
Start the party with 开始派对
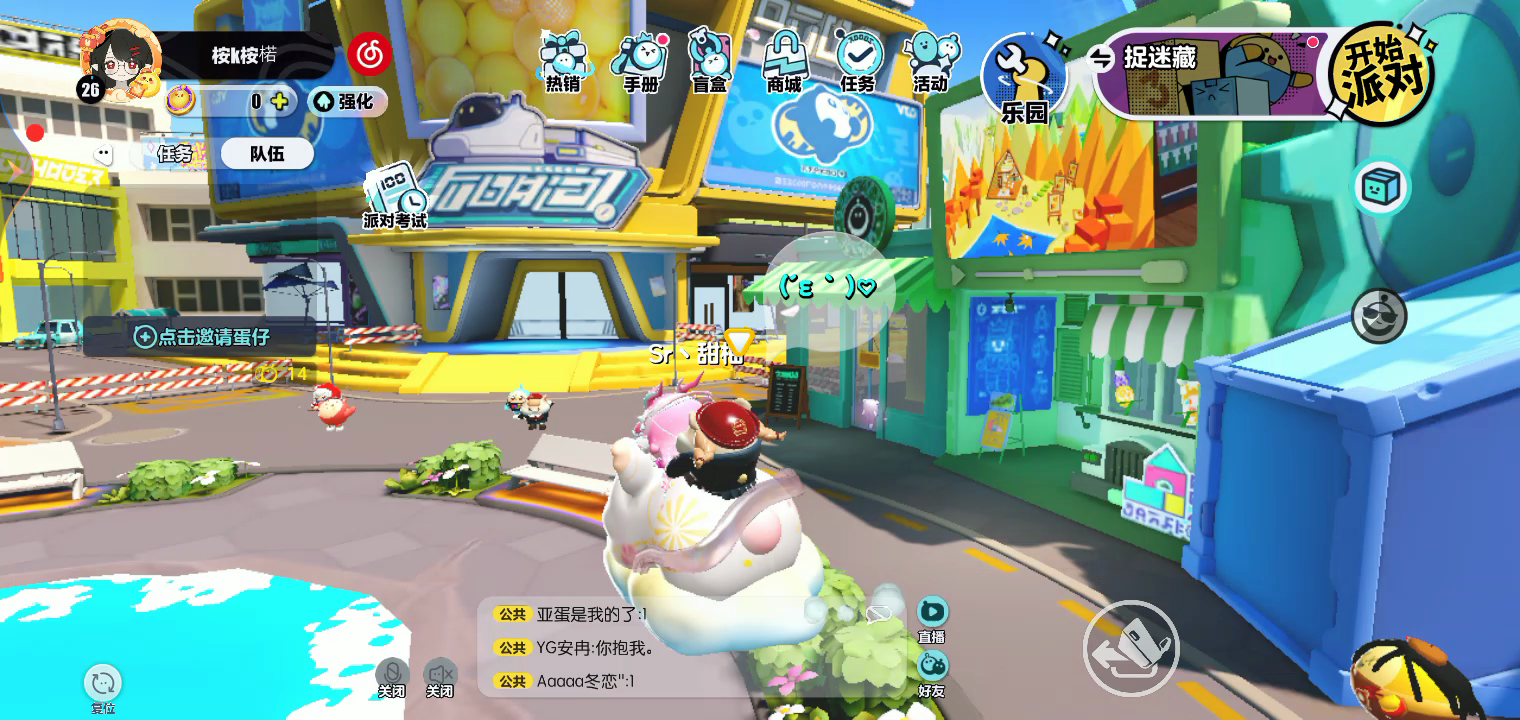(1381, 74)
